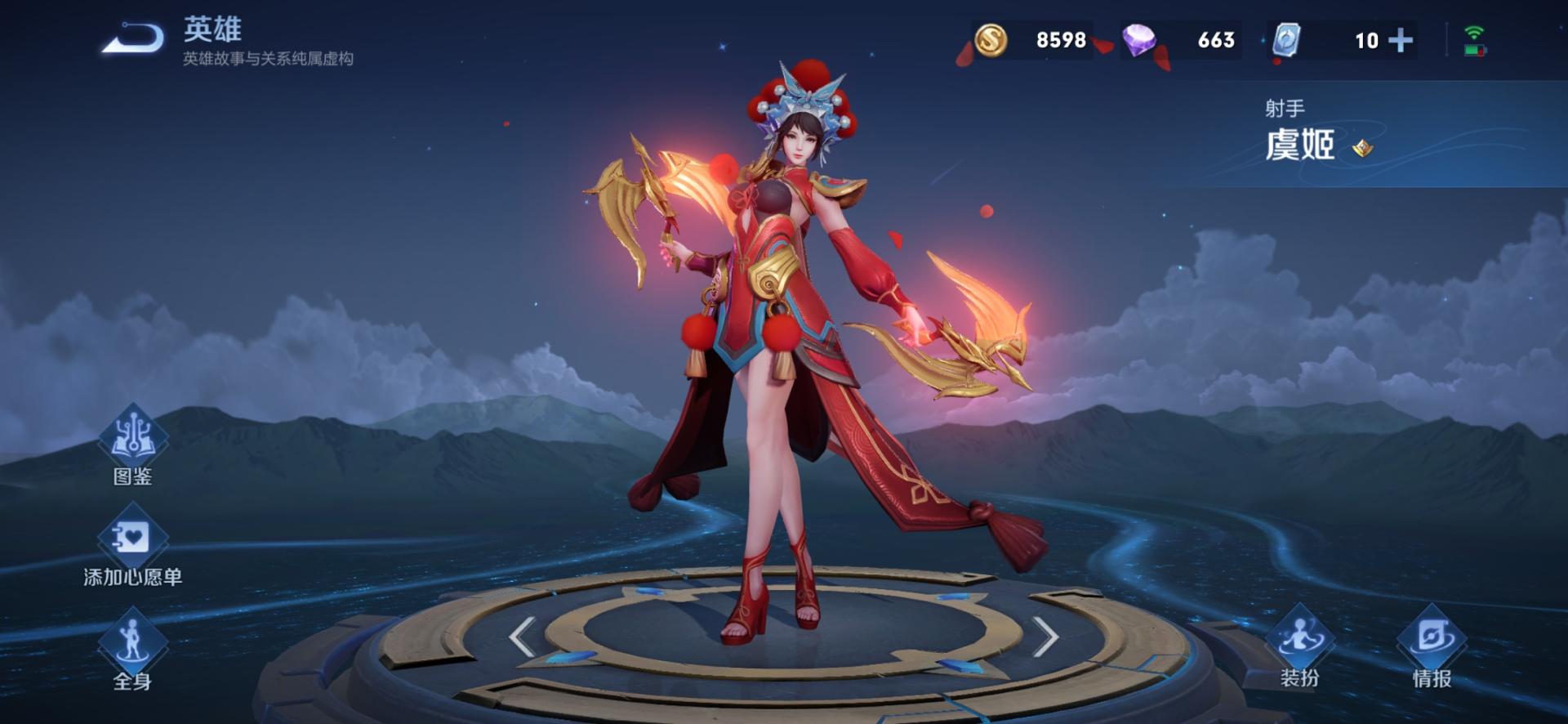Select the gold coin currency icon

[991, 40]
